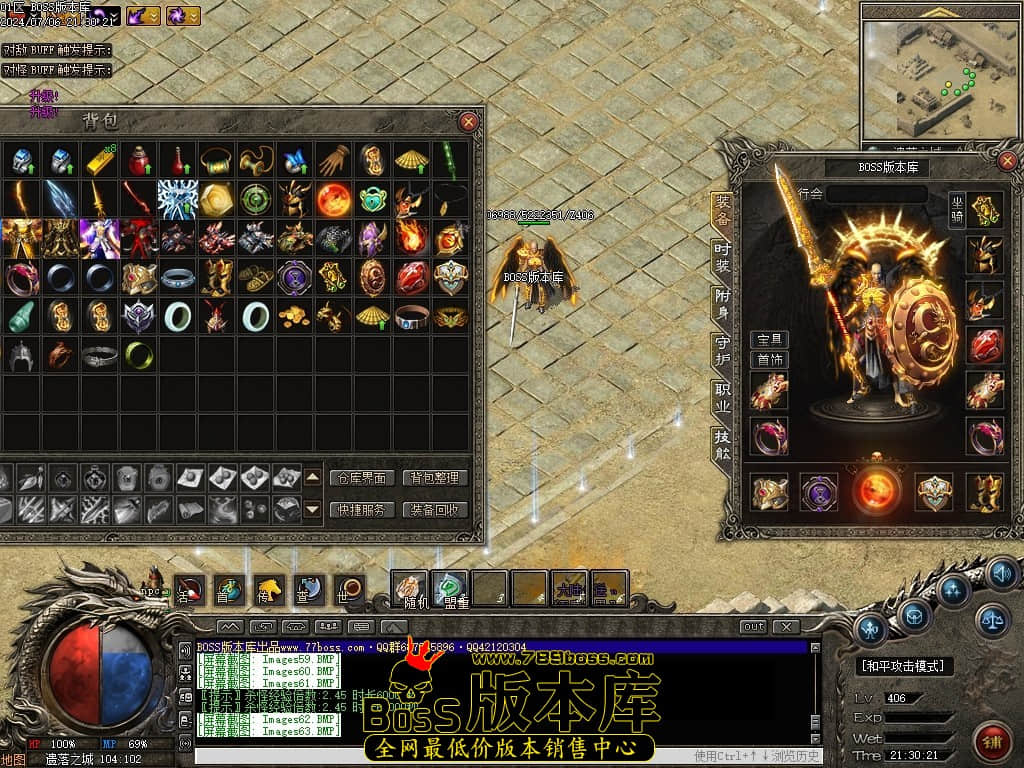Close the BOSS版本库 character panel
Image resolution: width=1024 pixels, height=768 pixels.
click(x=1006, y=160)
